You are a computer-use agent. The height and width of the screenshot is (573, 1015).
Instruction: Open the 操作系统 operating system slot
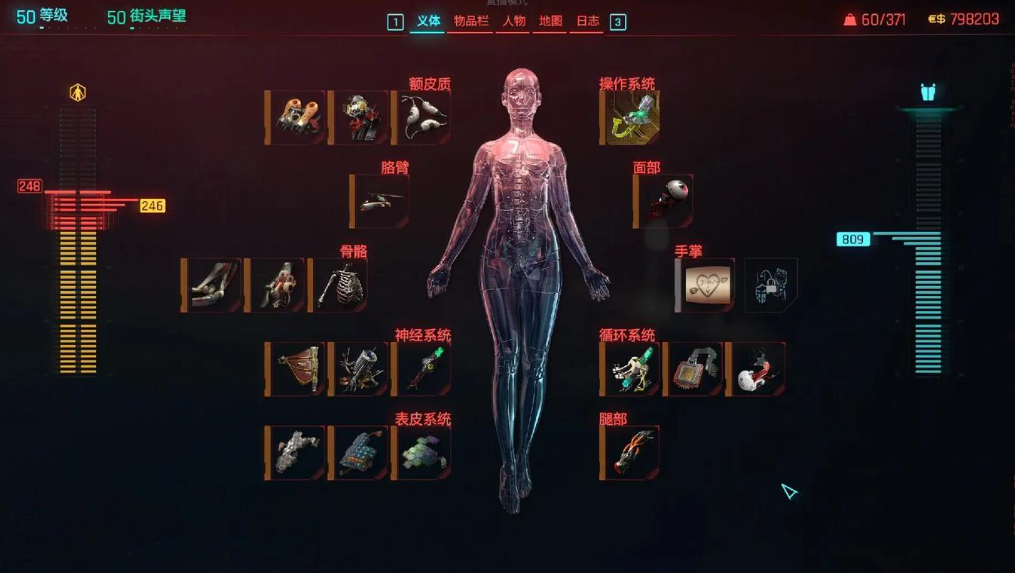click(632, 118)
